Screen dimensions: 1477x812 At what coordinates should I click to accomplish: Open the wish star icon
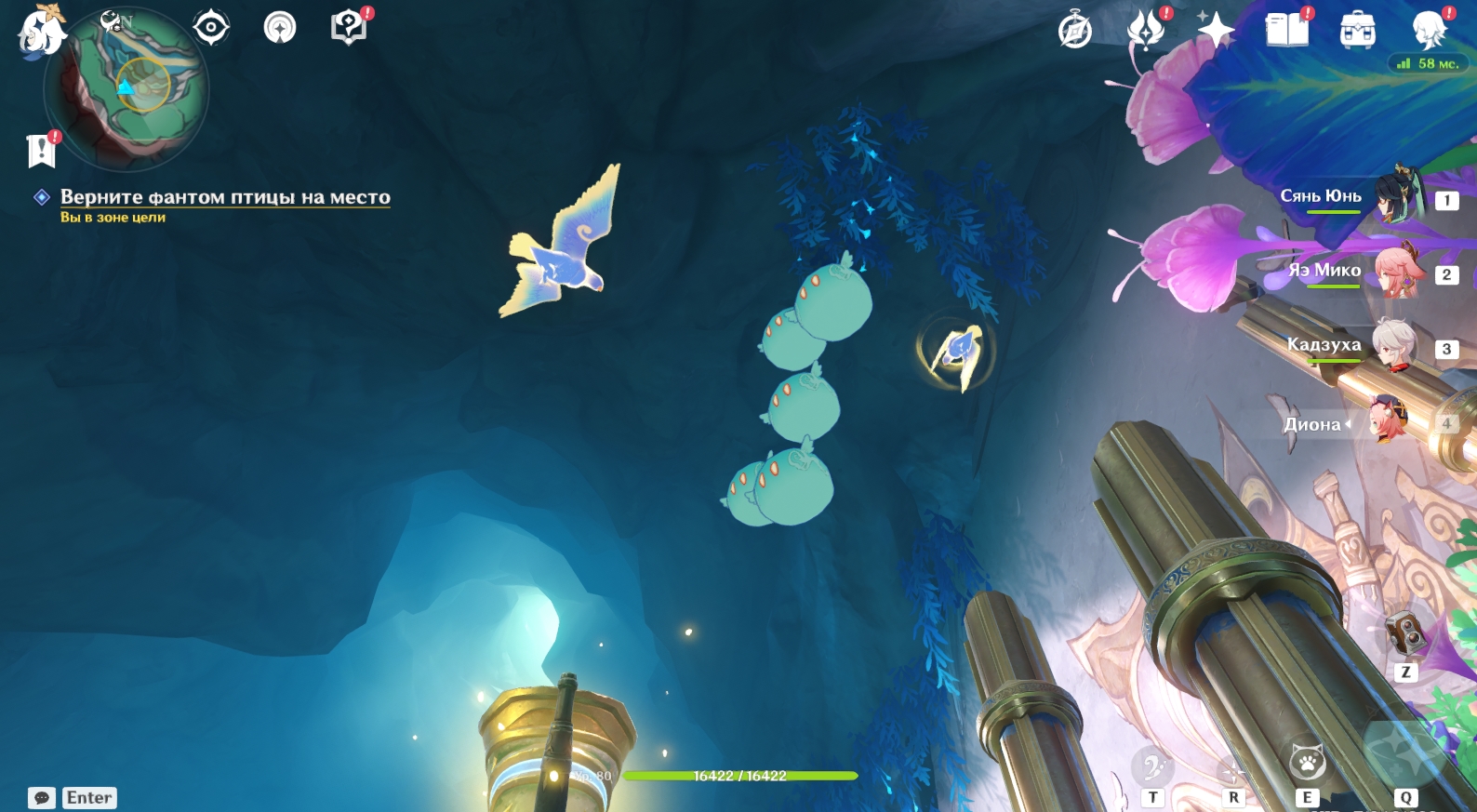pyautogui.click(x=1216, y=30)
